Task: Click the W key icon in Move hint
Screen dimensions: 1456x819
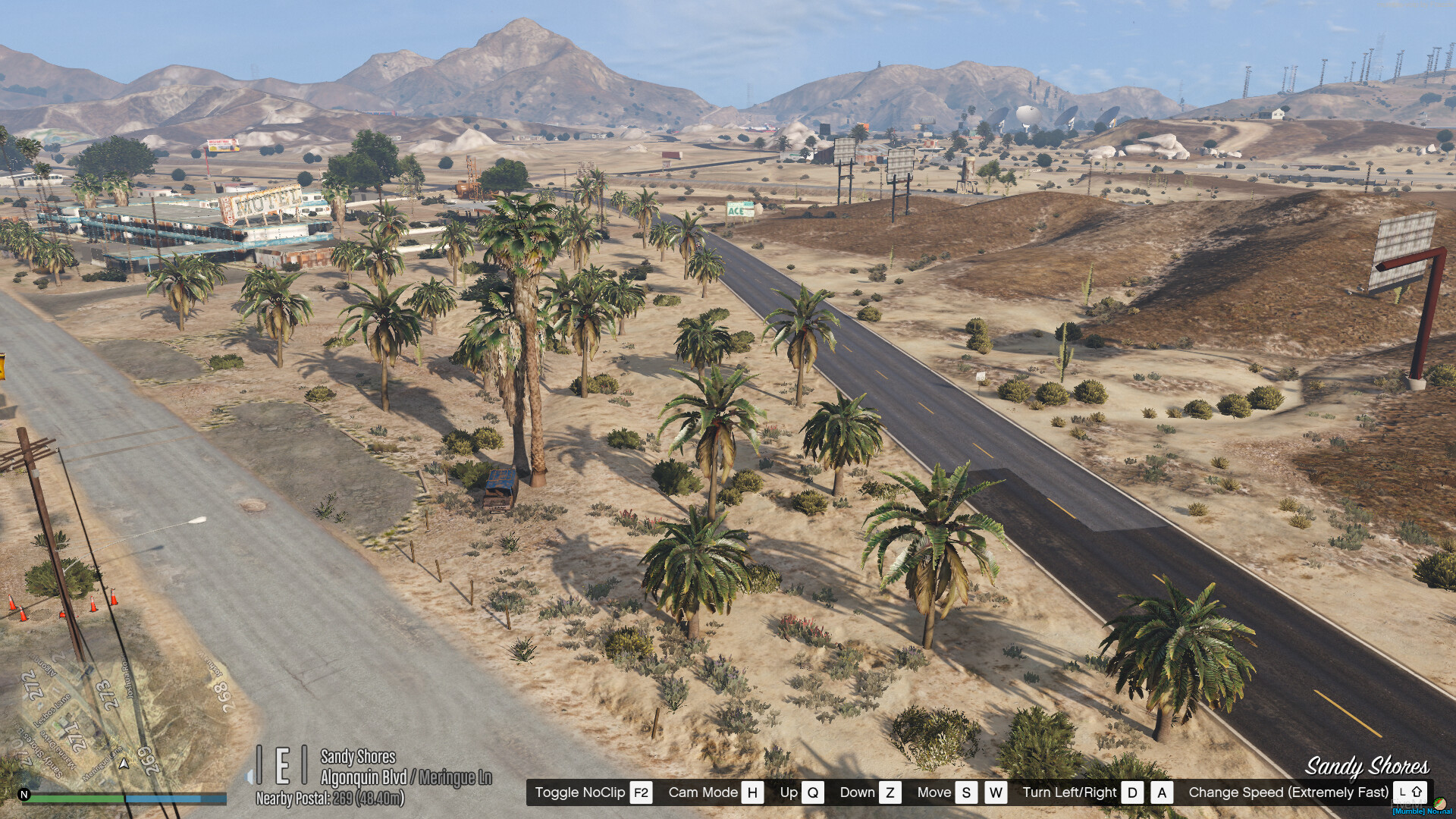Action: (x=996, y=792)
